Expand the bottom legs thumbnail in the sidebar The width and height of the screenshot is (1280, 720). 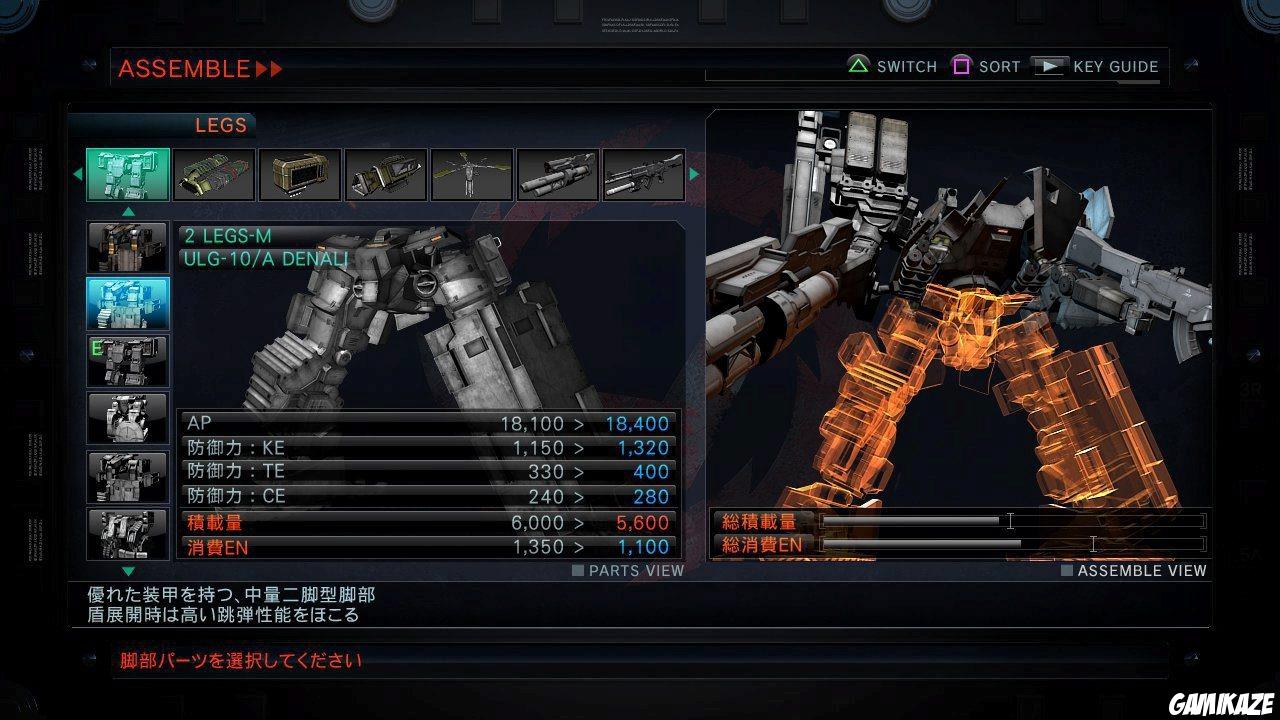click(126, 535)
